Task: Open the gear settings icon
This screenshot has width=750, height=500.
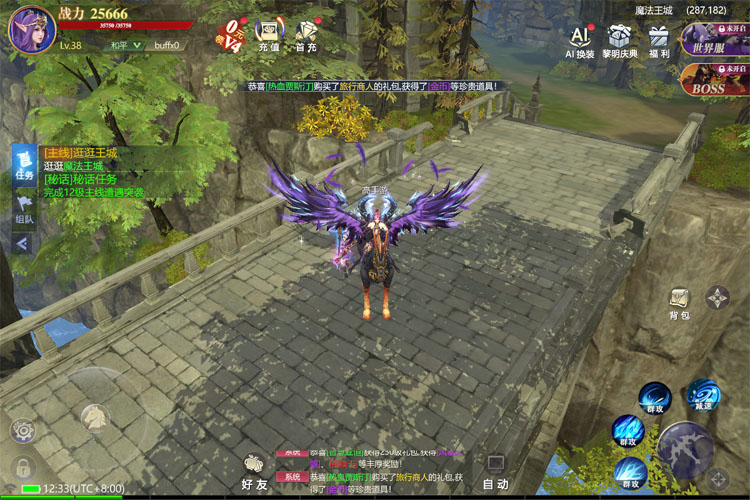Action: [x=22, y=431]
